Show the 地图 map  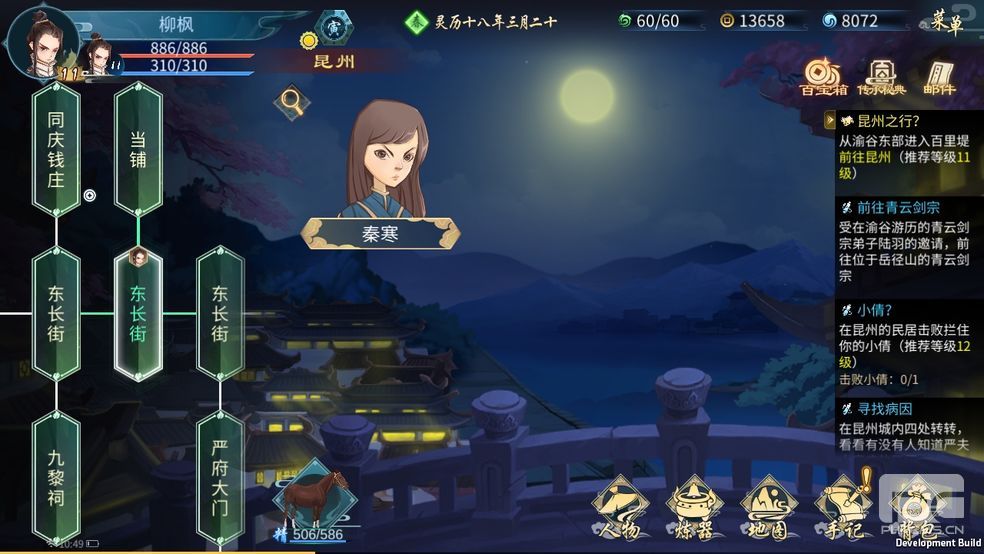click(768, 505)
